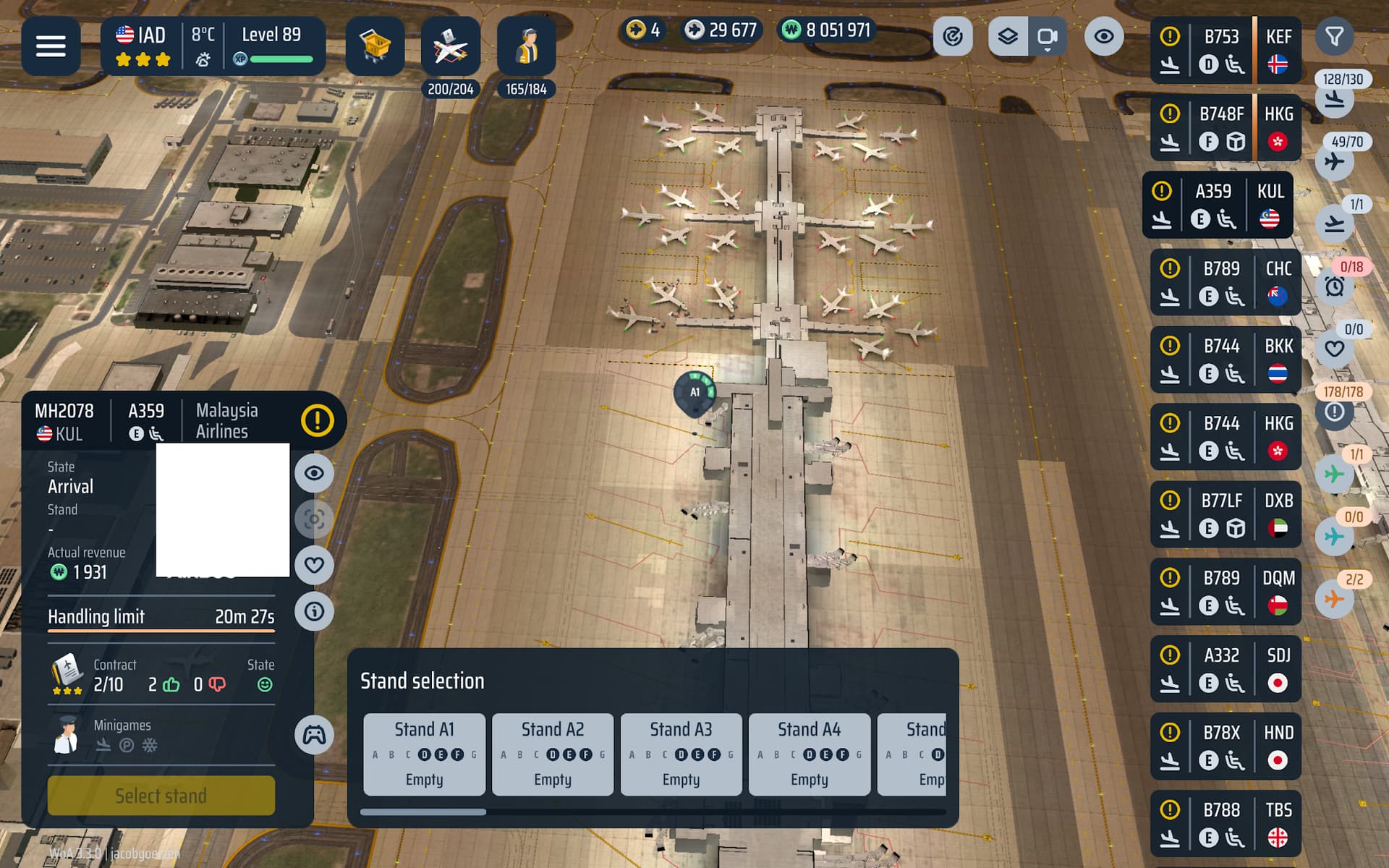Image resolution: width=1389 pixels, height=868 pixels.
Task: Select the B748F HKG cargo flight
Action: 1225,128
